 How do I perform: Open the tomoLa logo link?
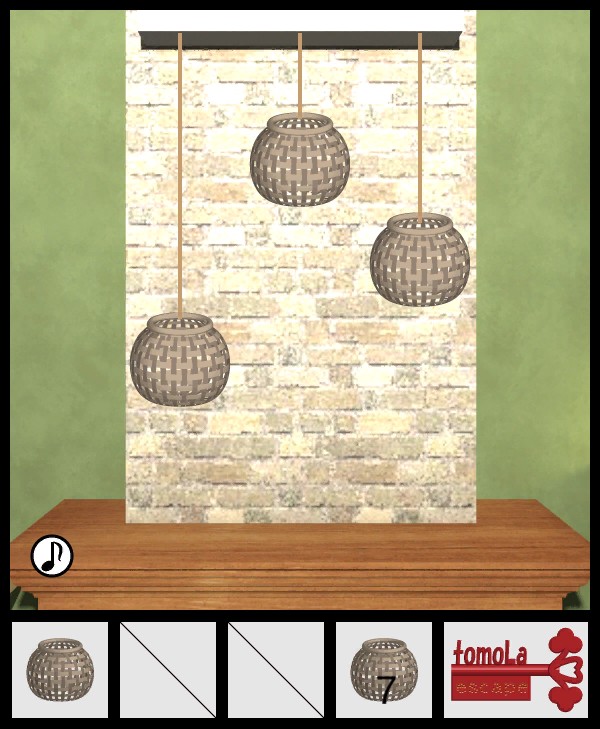[516, 669]
